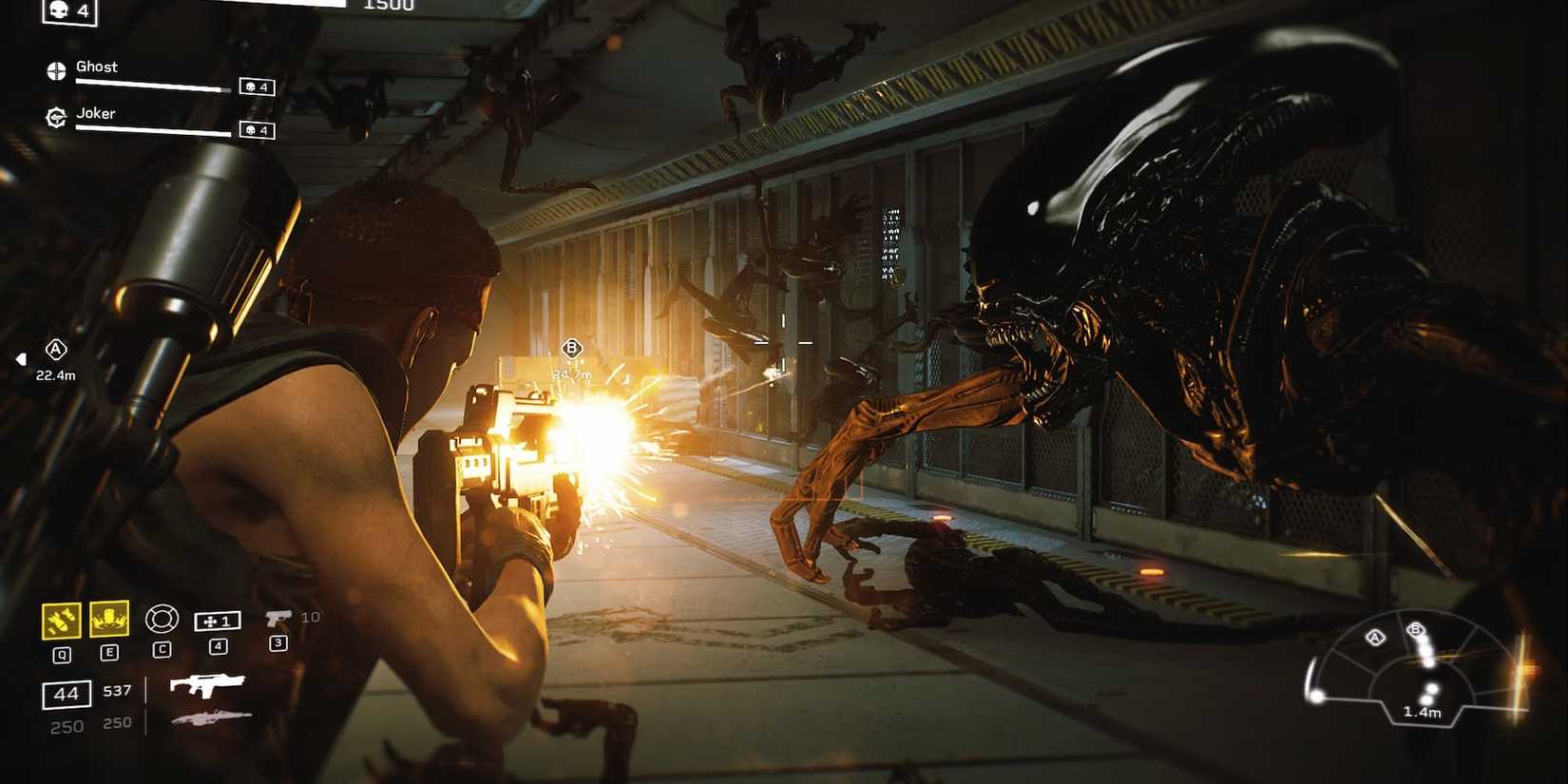This screenshot has width=1568, height=784.
Task: Select the micro rockets ability icon above Q
Action: [x=59, y=619]
